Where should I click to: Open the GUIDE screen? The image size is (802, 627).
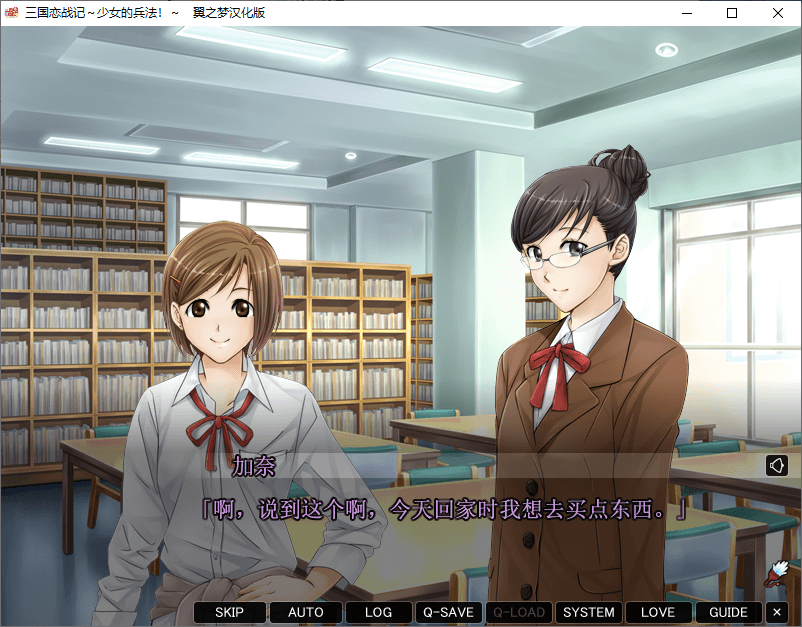[728, 612]
